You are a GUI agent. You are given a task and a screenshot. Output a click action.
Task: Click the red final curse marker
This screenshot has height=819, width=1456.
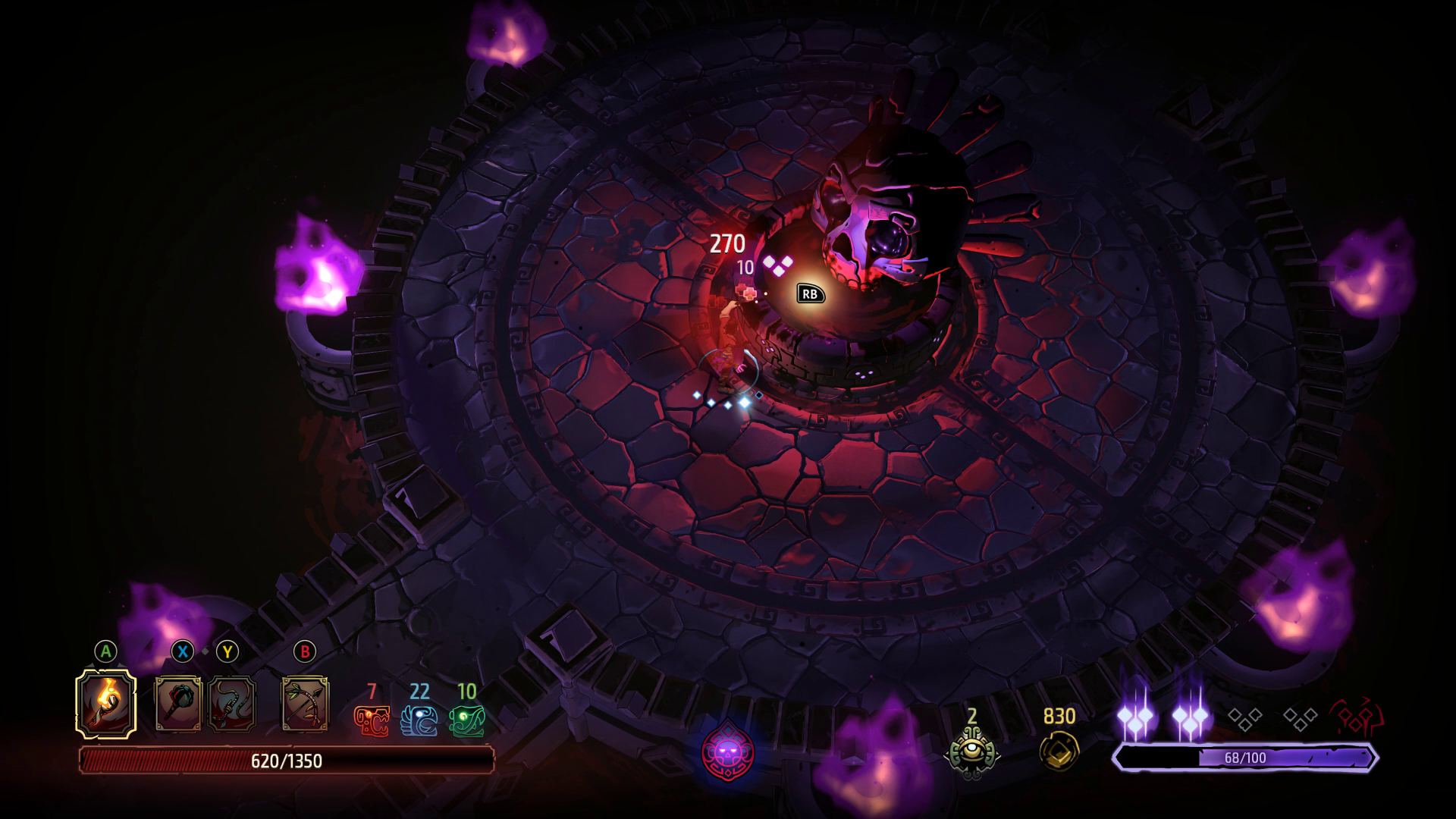click(1357, 717)
